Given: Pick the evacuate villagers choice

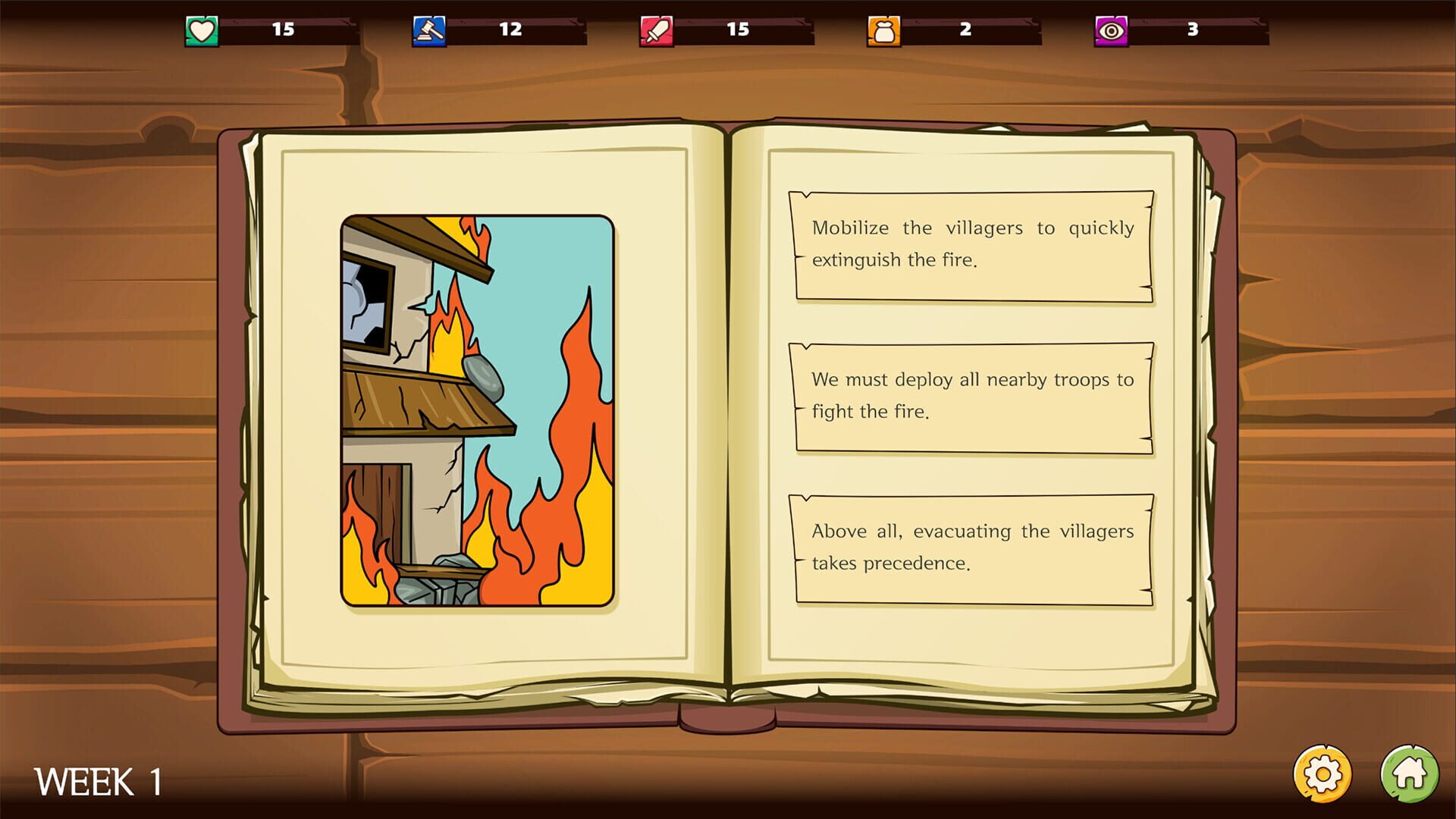Looking at the screenshot, I should 973,548.
